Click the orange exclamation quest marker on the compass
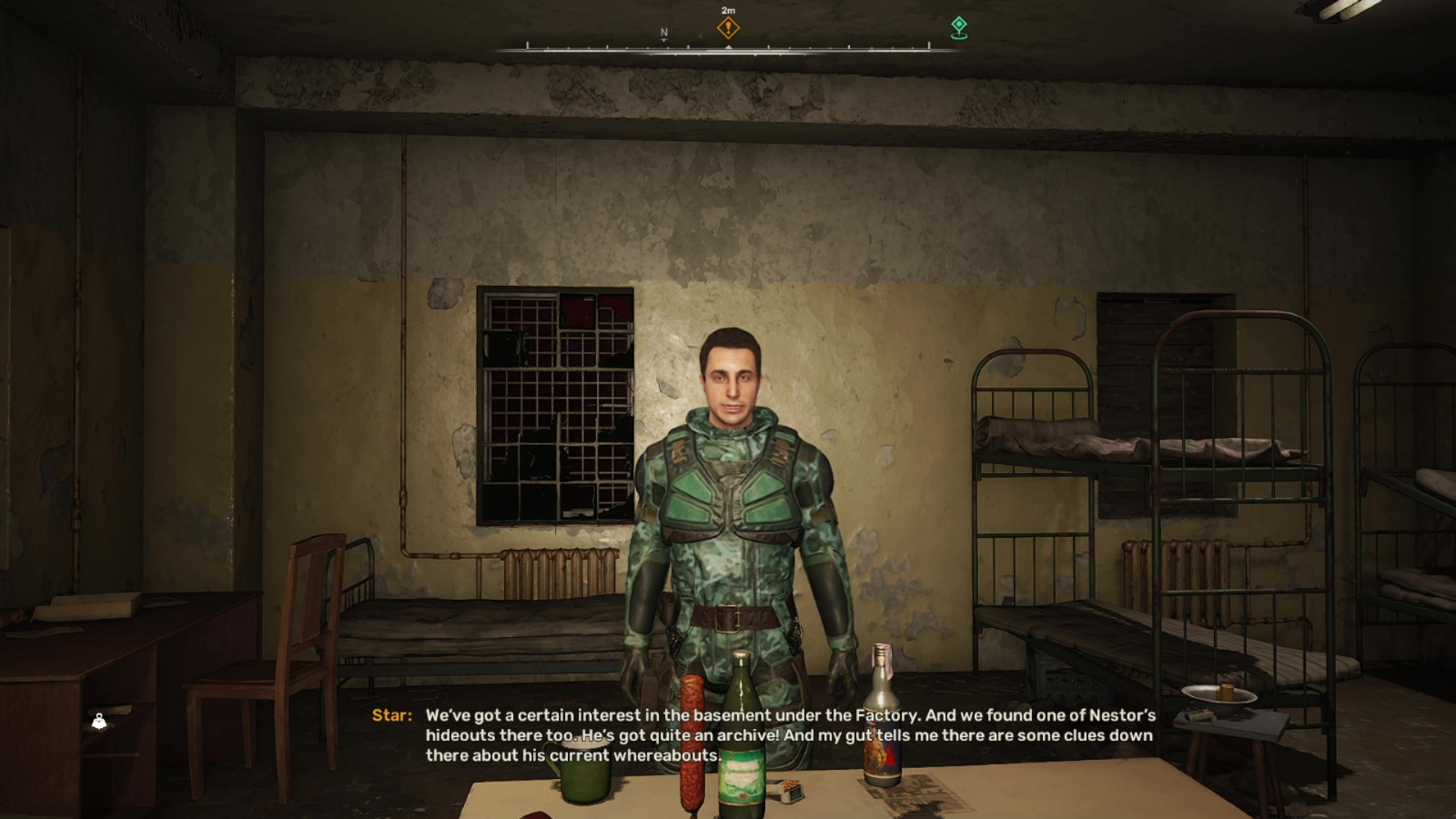1456x819 pixels. coord(727,28)
